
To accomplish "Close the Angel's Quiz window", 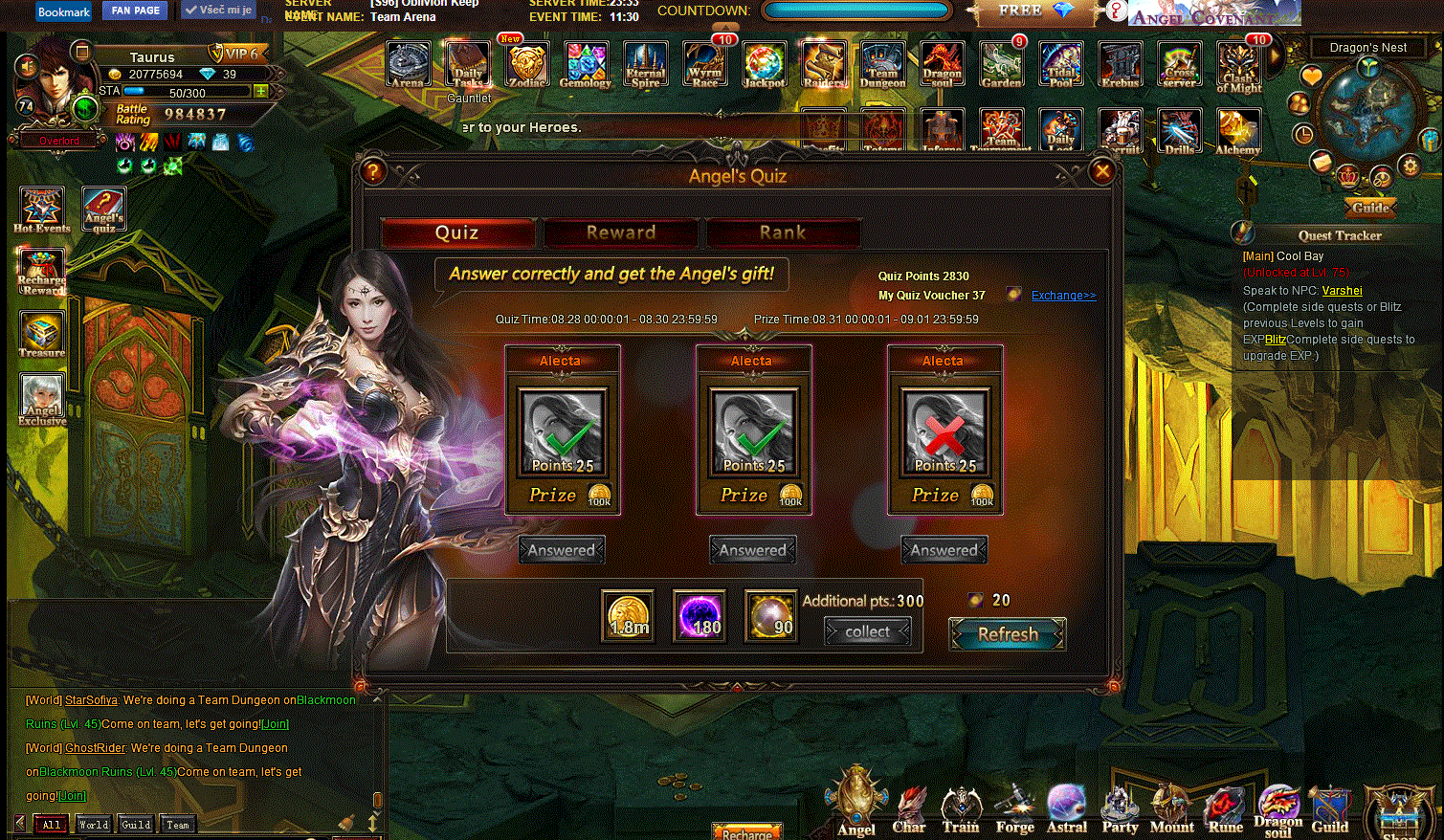I will (x=1102, y=171).
